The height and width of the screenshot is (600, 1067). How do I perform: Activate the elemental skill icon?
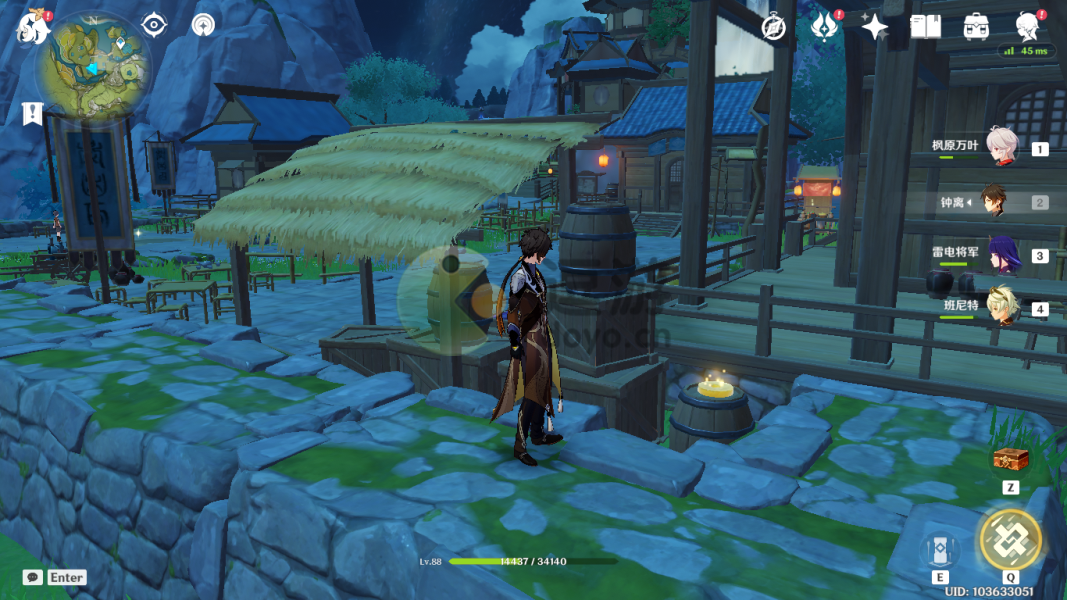[x=940, y=550]
